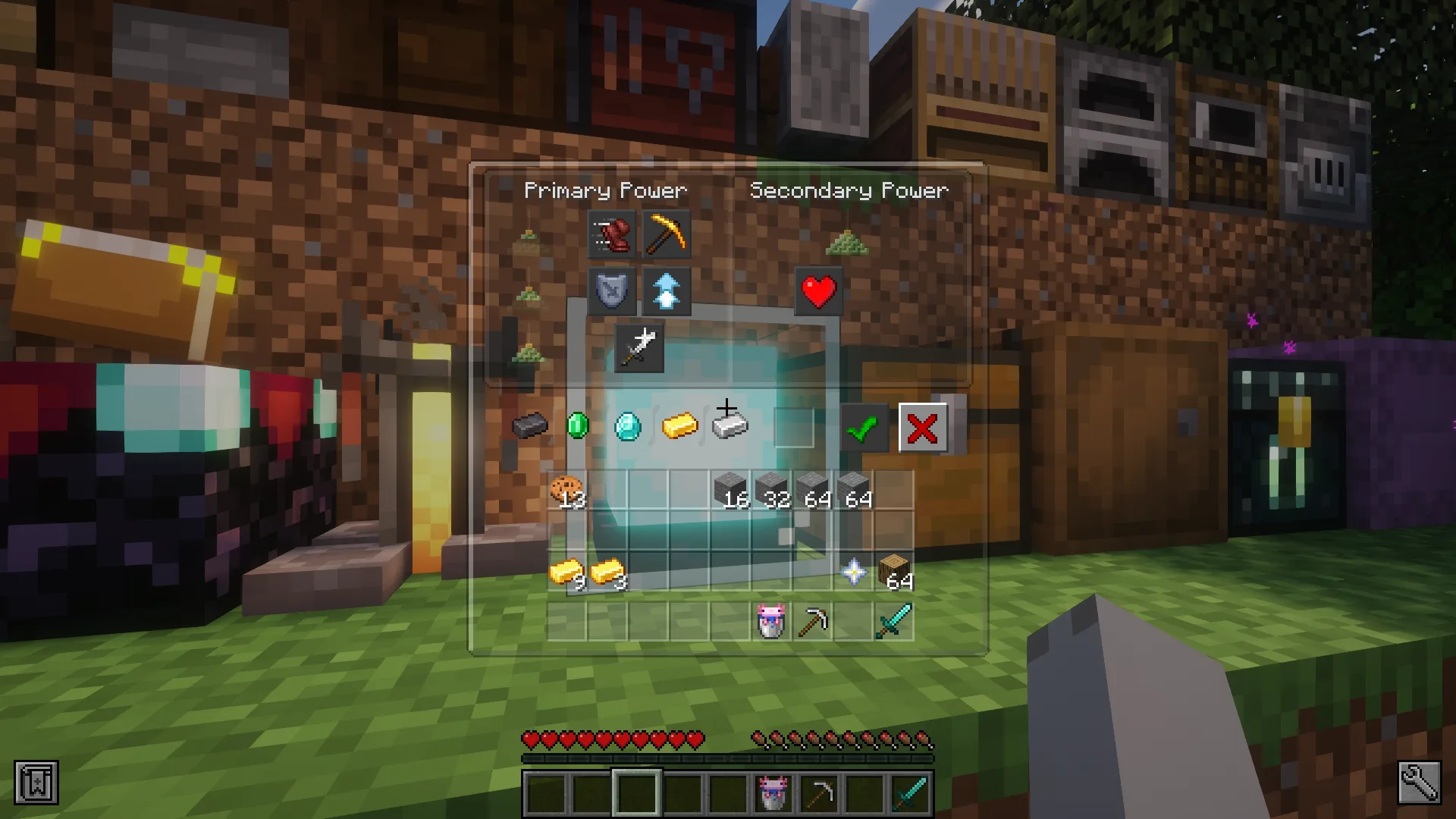This screenshot has width=1456, height=819.
Task: Click the diamond payment icon
Action: 628,426
